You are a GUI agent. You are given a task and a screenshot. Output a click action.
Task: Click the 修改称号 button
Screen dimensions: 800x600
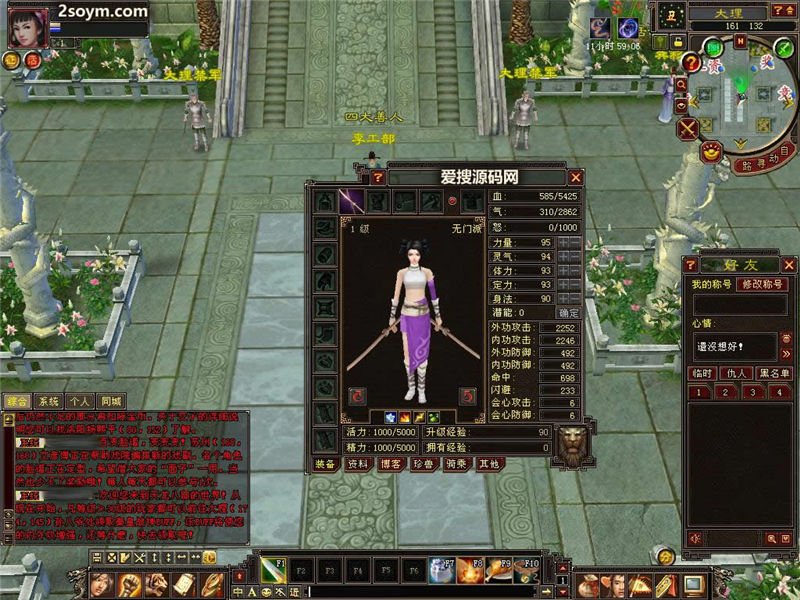click(763, 285)
